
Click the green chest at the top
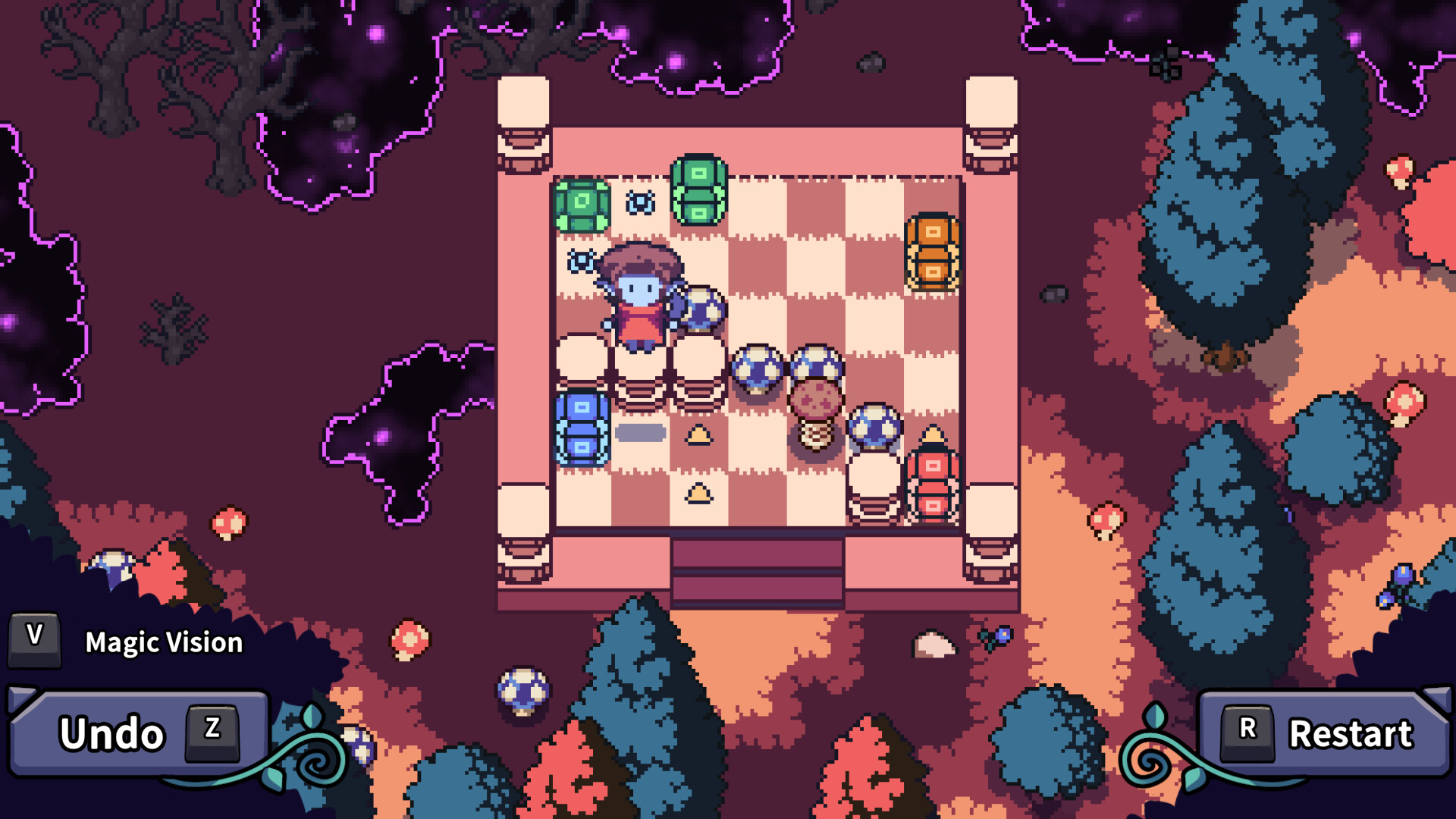tap(698, 190)
